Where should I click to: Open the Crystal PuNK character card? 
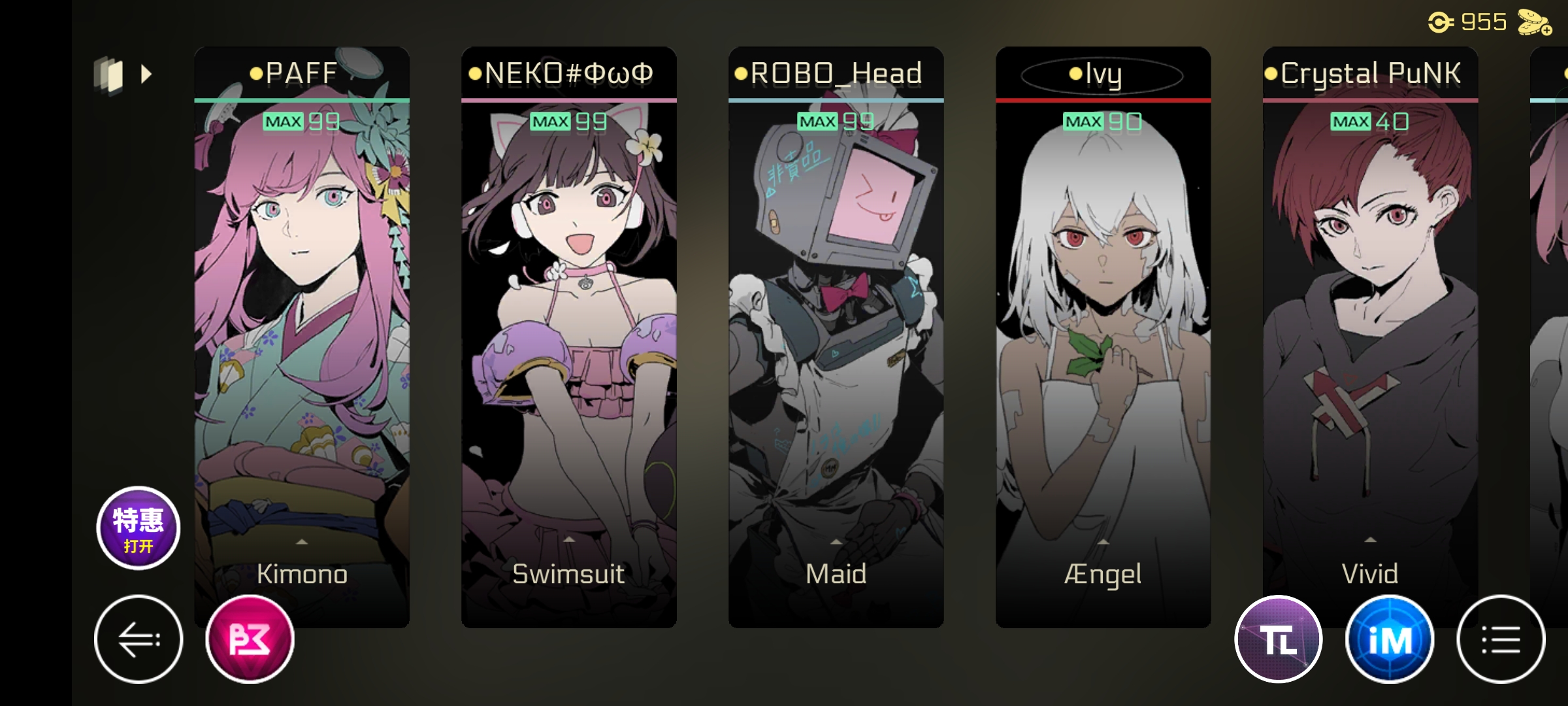tap(1370, 314)
